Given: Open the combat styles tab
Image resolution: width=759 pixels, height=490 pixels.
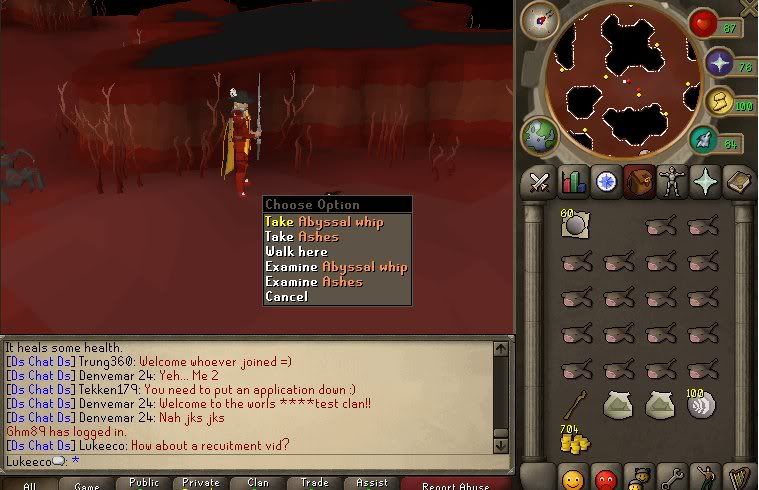Looking at the screenshot, I should click(x=539, y=182).
